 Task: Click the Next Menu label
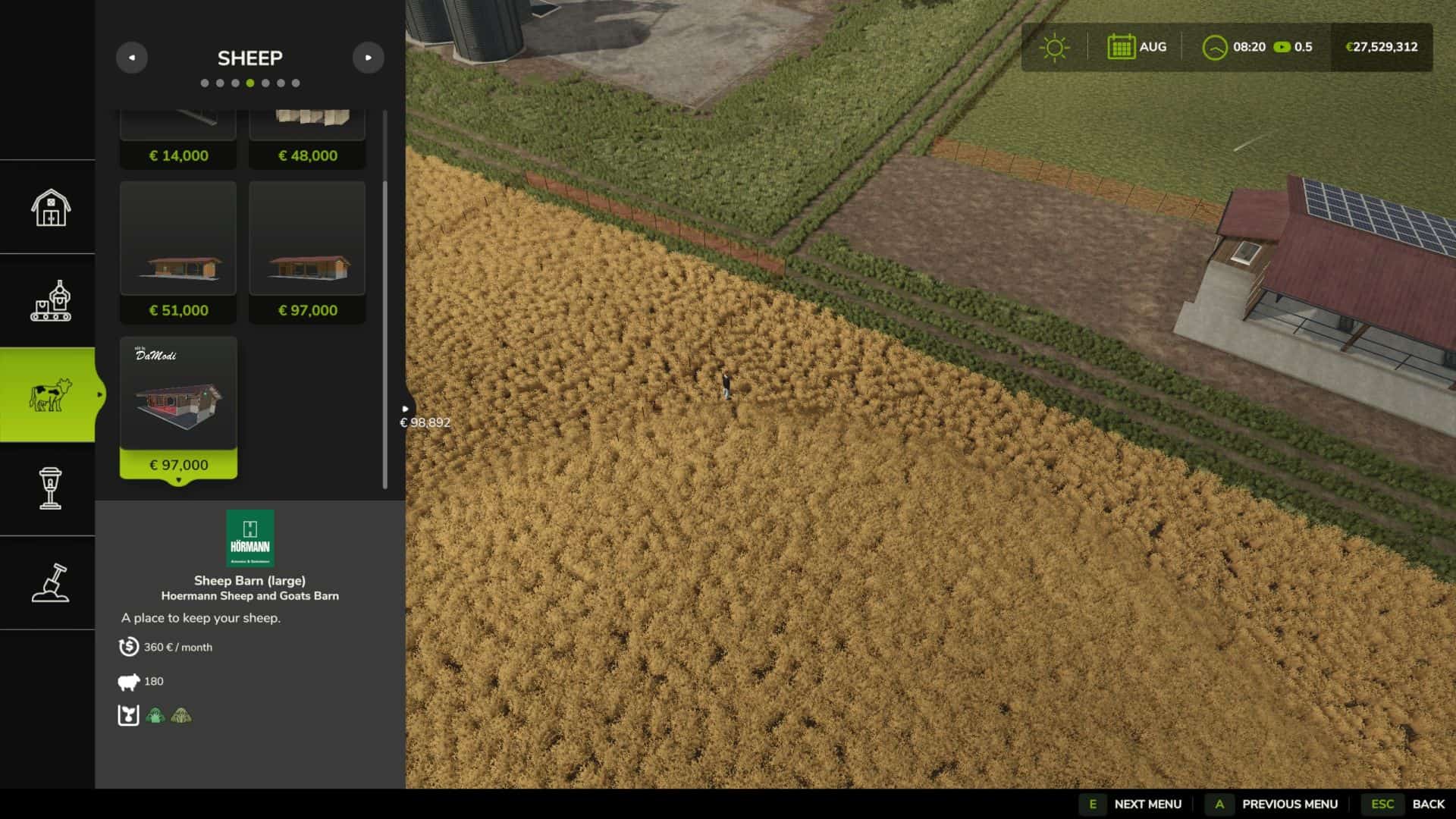(x=1147, y=804)
